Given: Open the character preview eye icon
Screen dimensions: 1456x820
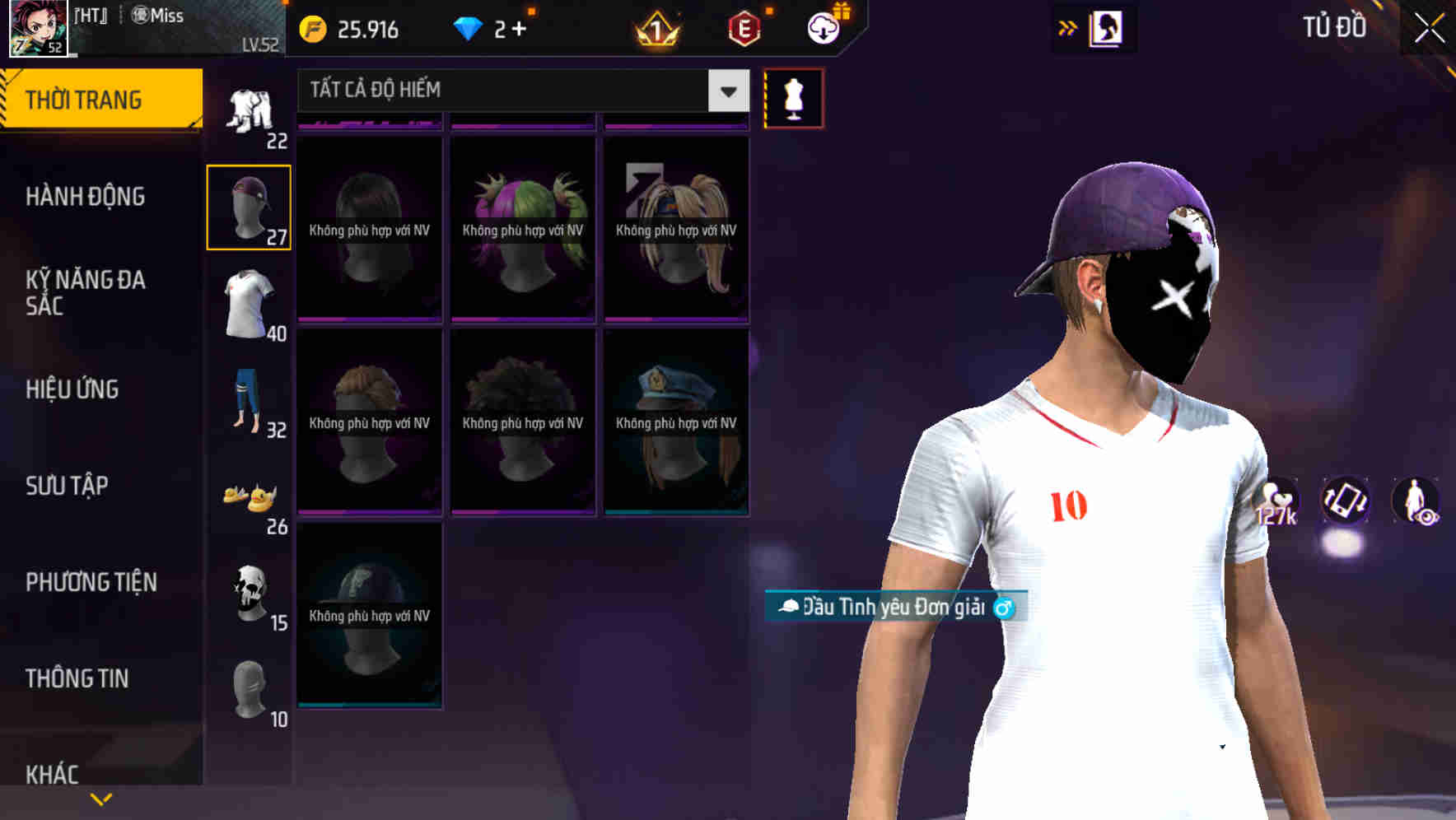Looking at the screenshot, I should pos(1413,502).
